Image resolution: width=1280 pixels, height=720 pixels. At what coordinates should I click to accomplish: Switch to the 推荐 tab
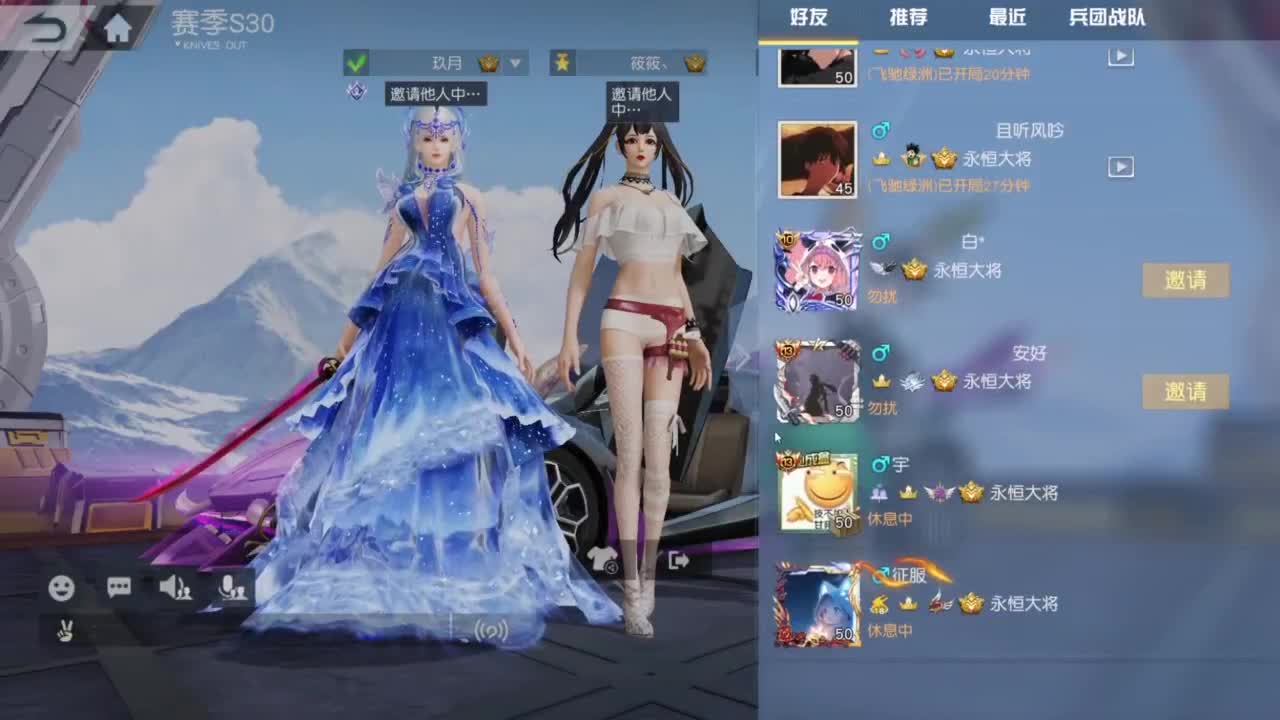pos(908,17)
